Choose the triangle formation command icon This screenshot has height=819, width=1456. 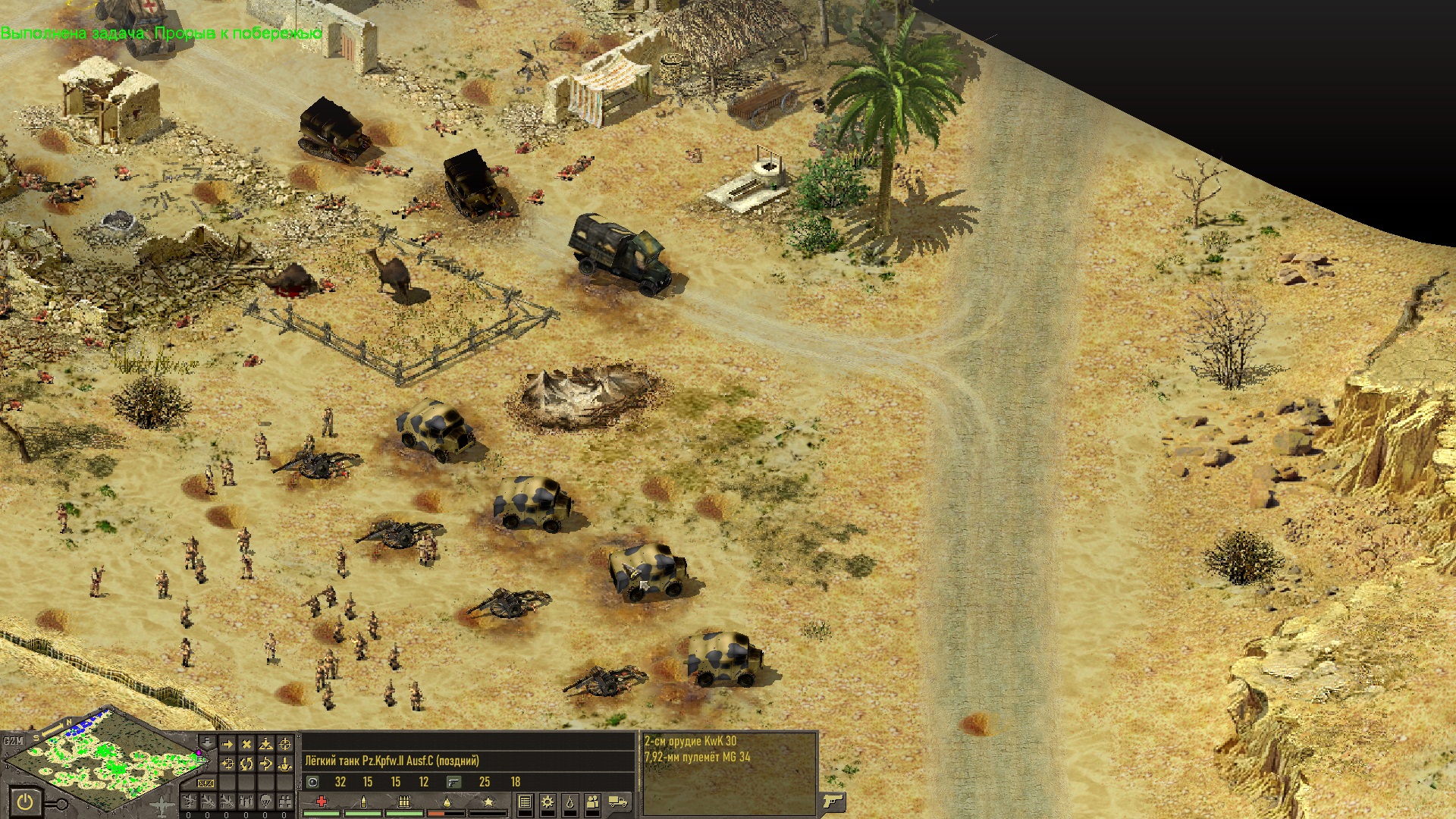point(265,745)
